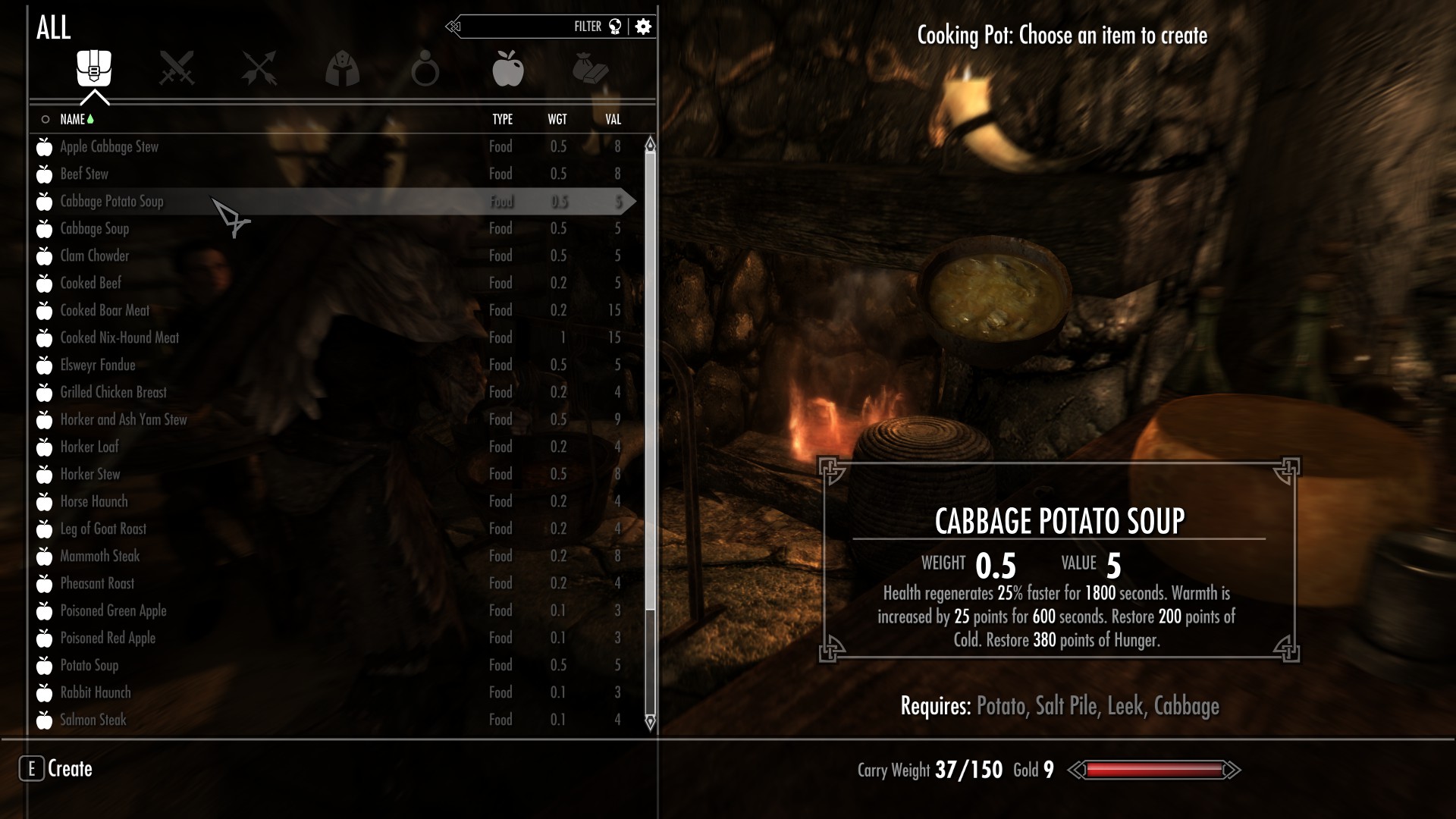1456x819 pixels.
Task: Select the ingots and pouch misc tab
Action: point(590,69)
